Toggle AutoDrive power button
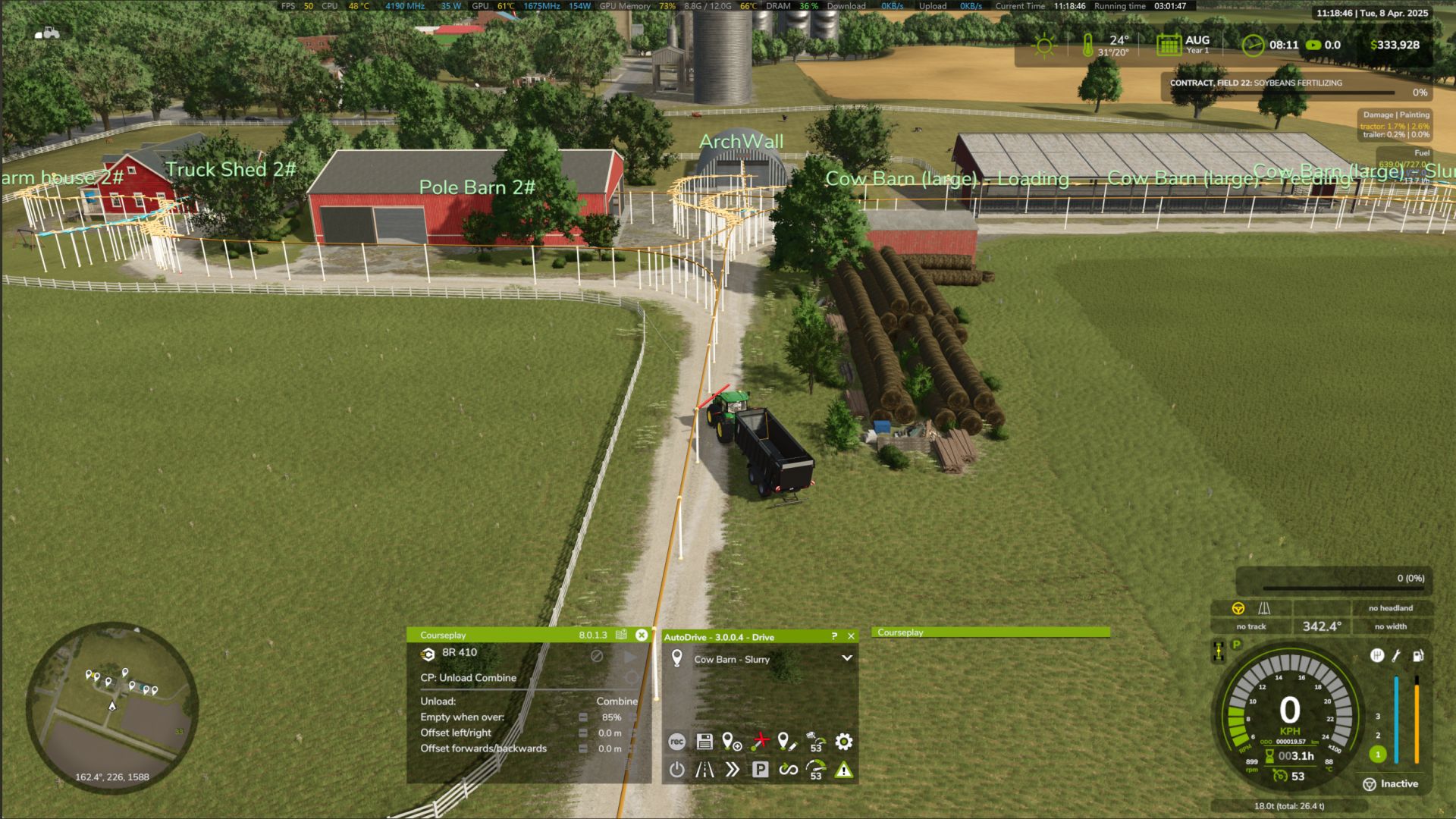This screenshot has width=1456, height=819. [x=676, y=770]
